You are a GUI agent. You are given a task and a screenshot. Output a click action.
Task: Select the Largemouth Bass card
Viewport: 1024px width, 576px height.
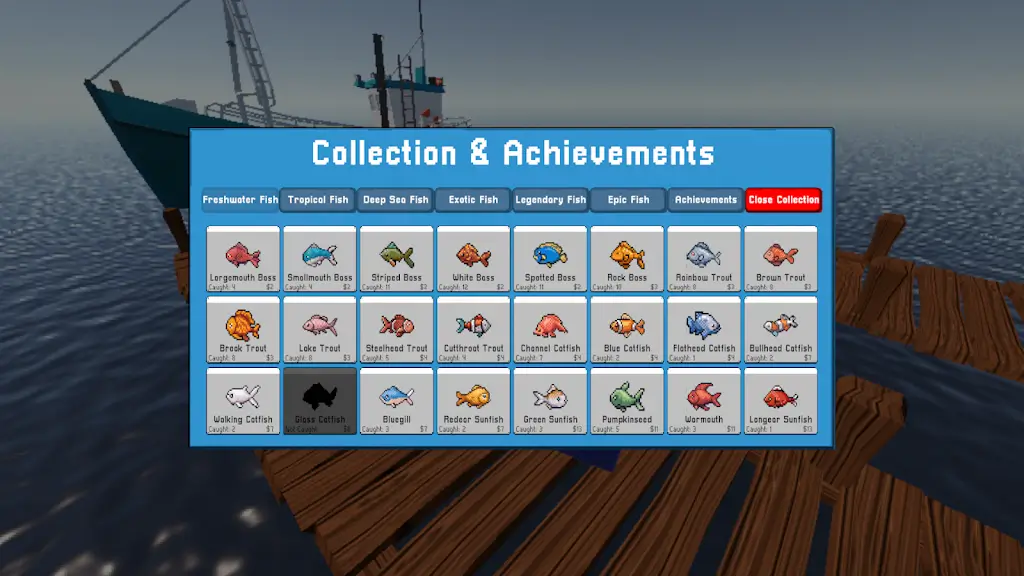click(243, 259)
